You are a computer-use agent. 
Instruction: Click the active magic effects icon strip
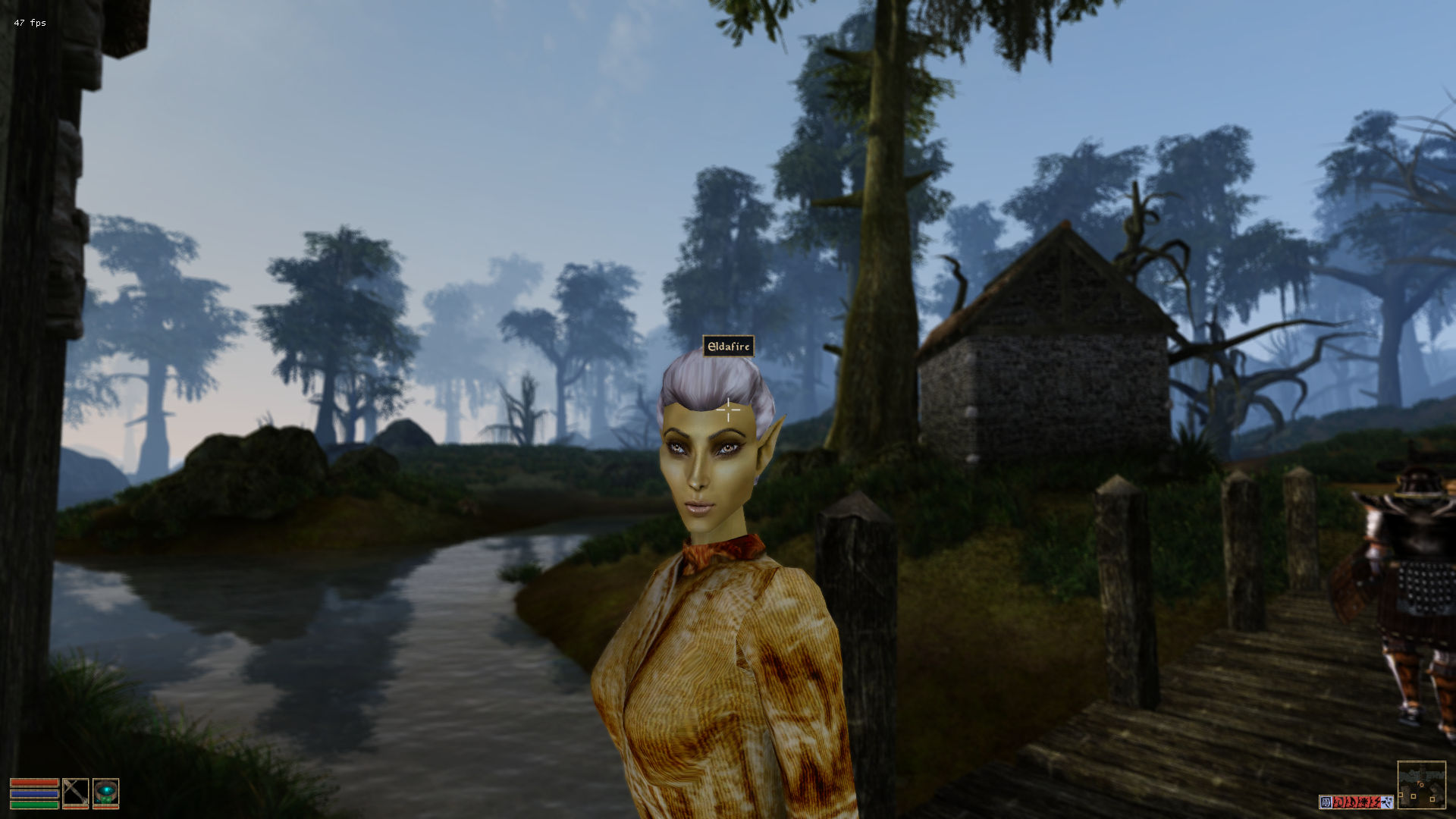[1356, 802]
